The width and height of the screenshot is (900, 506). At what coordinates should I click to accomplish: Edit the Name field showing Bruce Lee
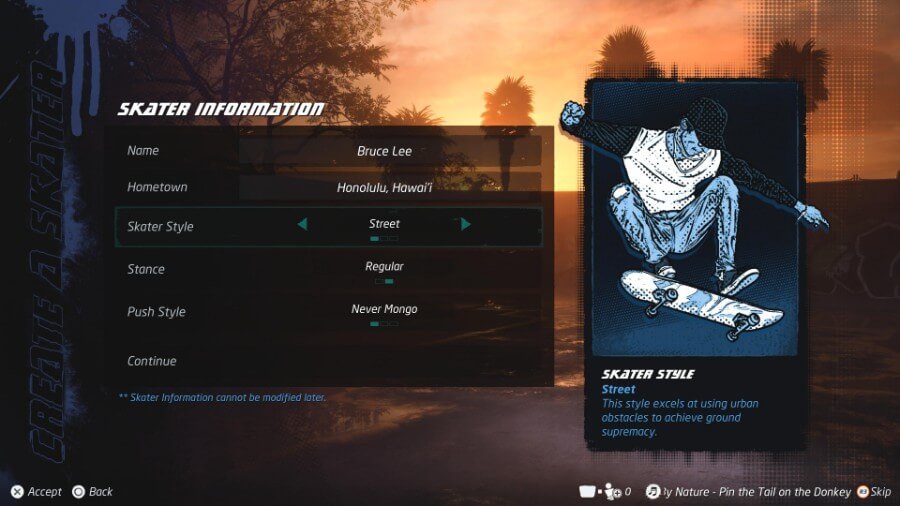click(385, 151)
